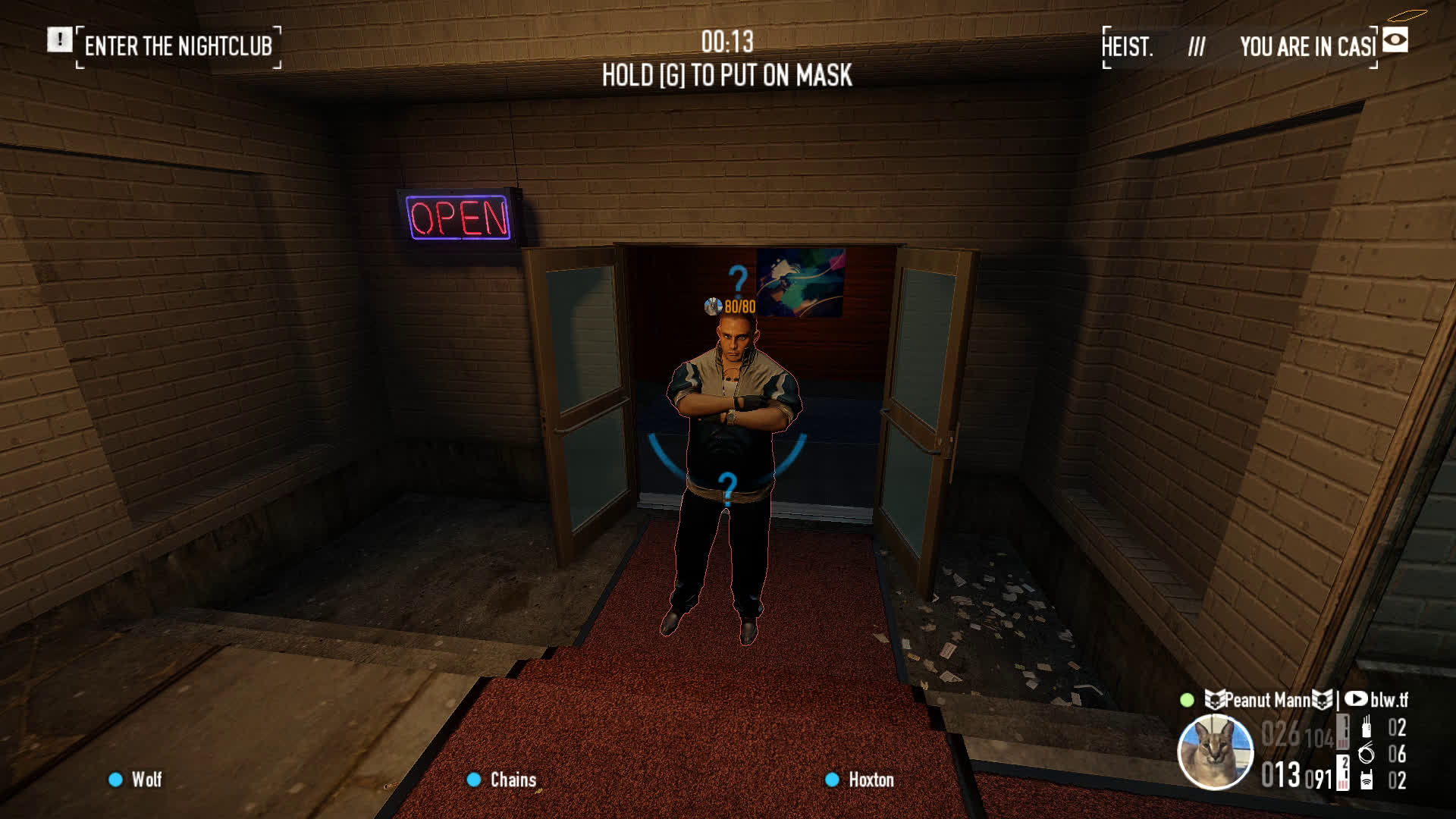The height and width of the screenshot is (819, 1456).
Task: Click the cable ties icon
Action: [1367, 754]
